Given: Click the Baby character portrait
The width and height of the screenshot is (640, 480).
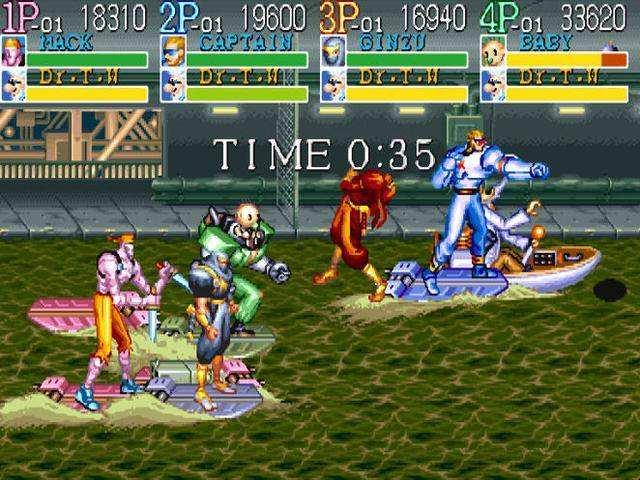Looking at the screenshot, I should tap(493, 51).
